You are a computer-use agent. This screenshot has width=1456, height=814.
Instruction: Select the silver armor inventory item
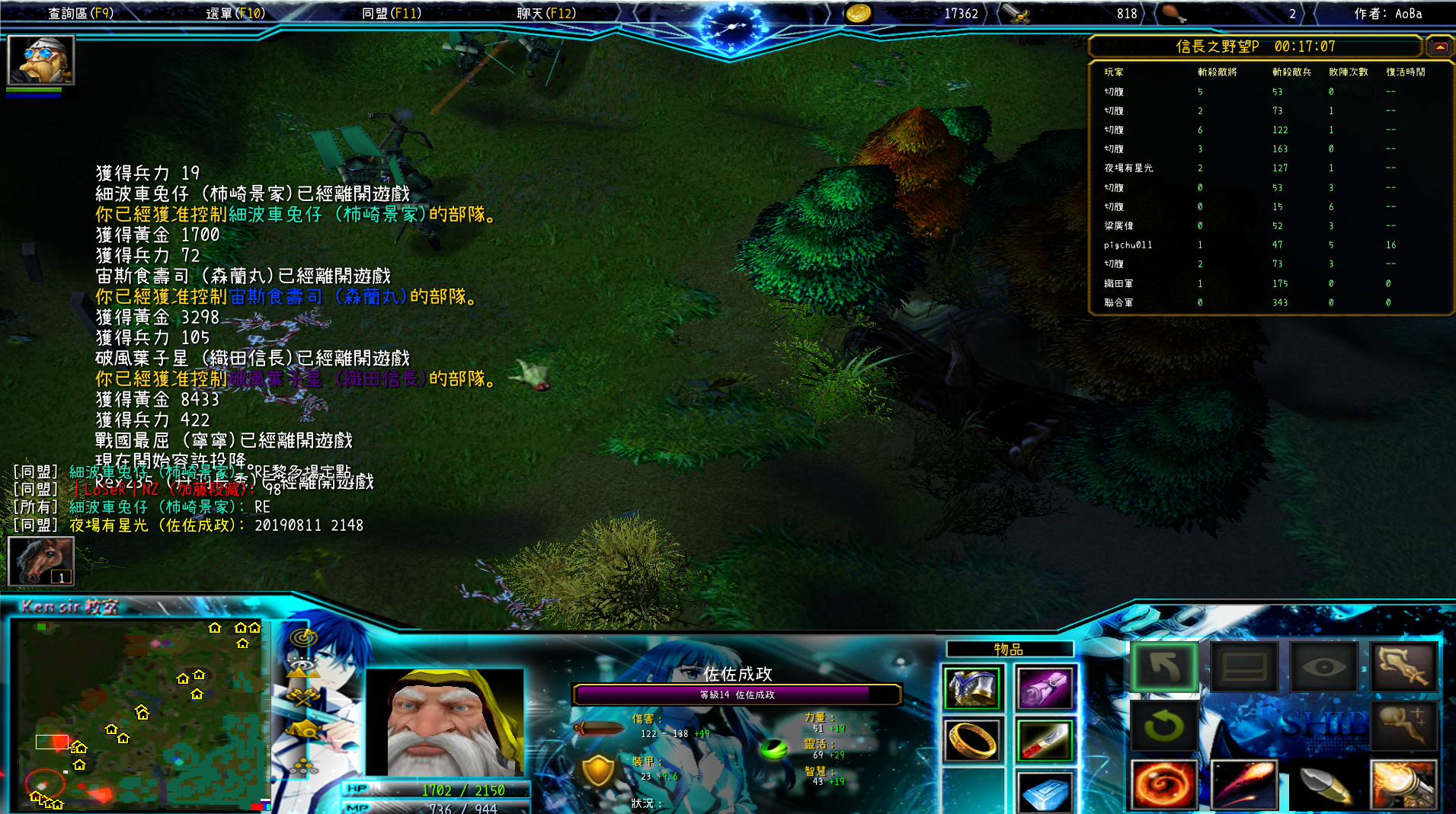(972, 688)
